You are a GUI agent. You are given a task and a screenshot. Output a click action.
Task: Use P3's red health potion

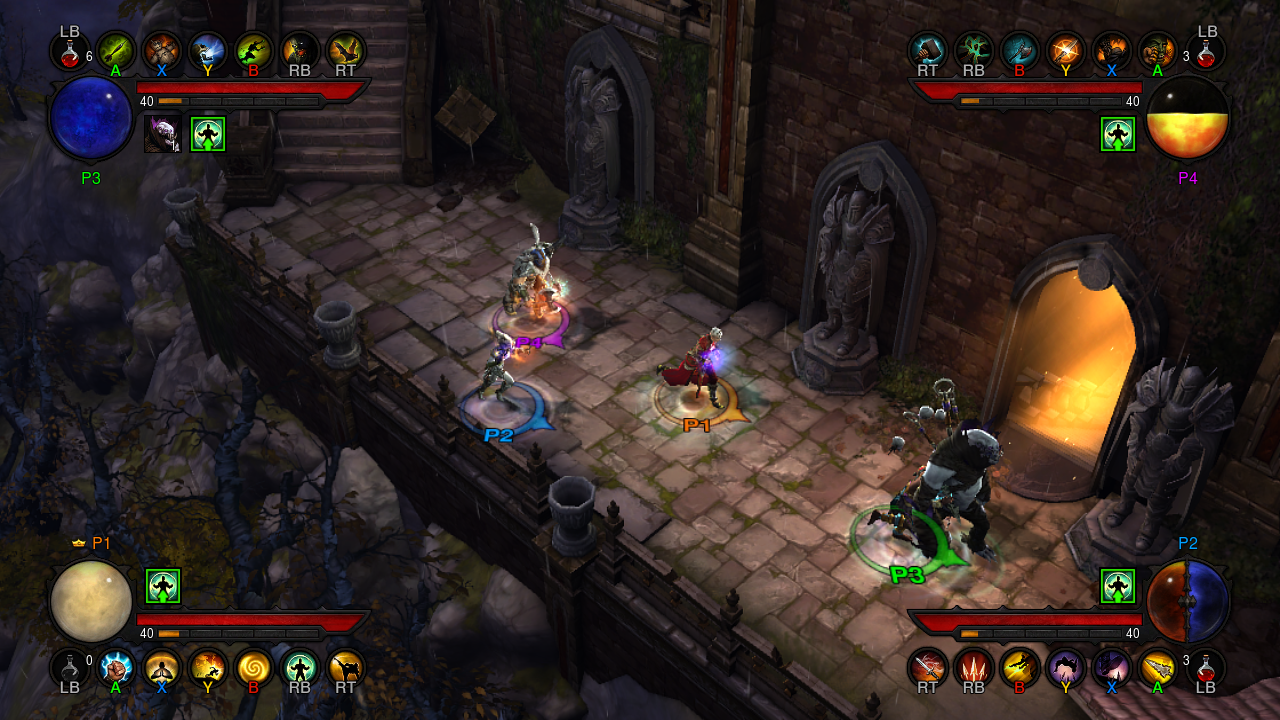pyautogui.click(x=69, y=51)
